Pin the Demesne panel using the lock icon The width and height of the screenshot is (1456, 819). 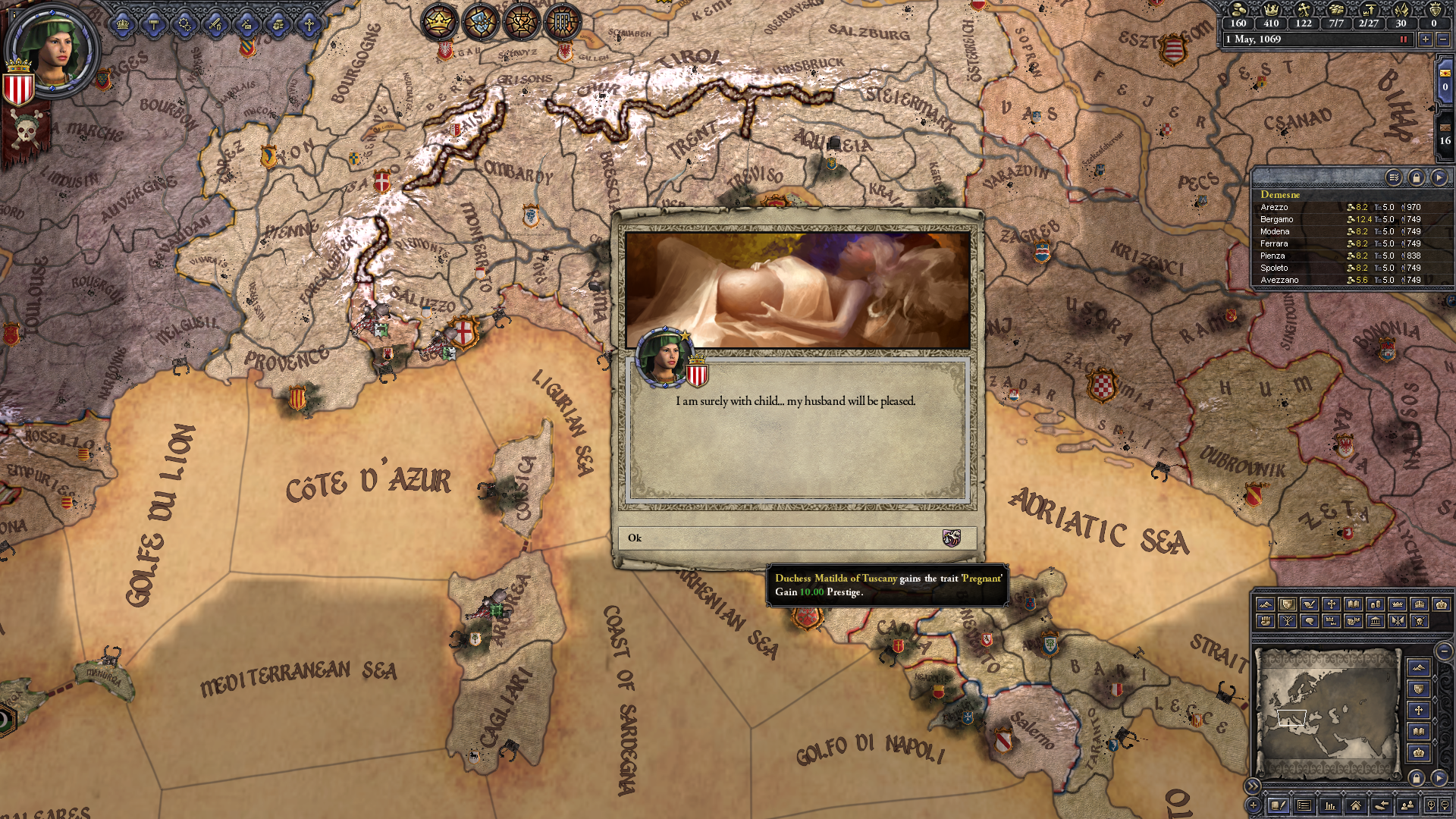pos(1417,178)
